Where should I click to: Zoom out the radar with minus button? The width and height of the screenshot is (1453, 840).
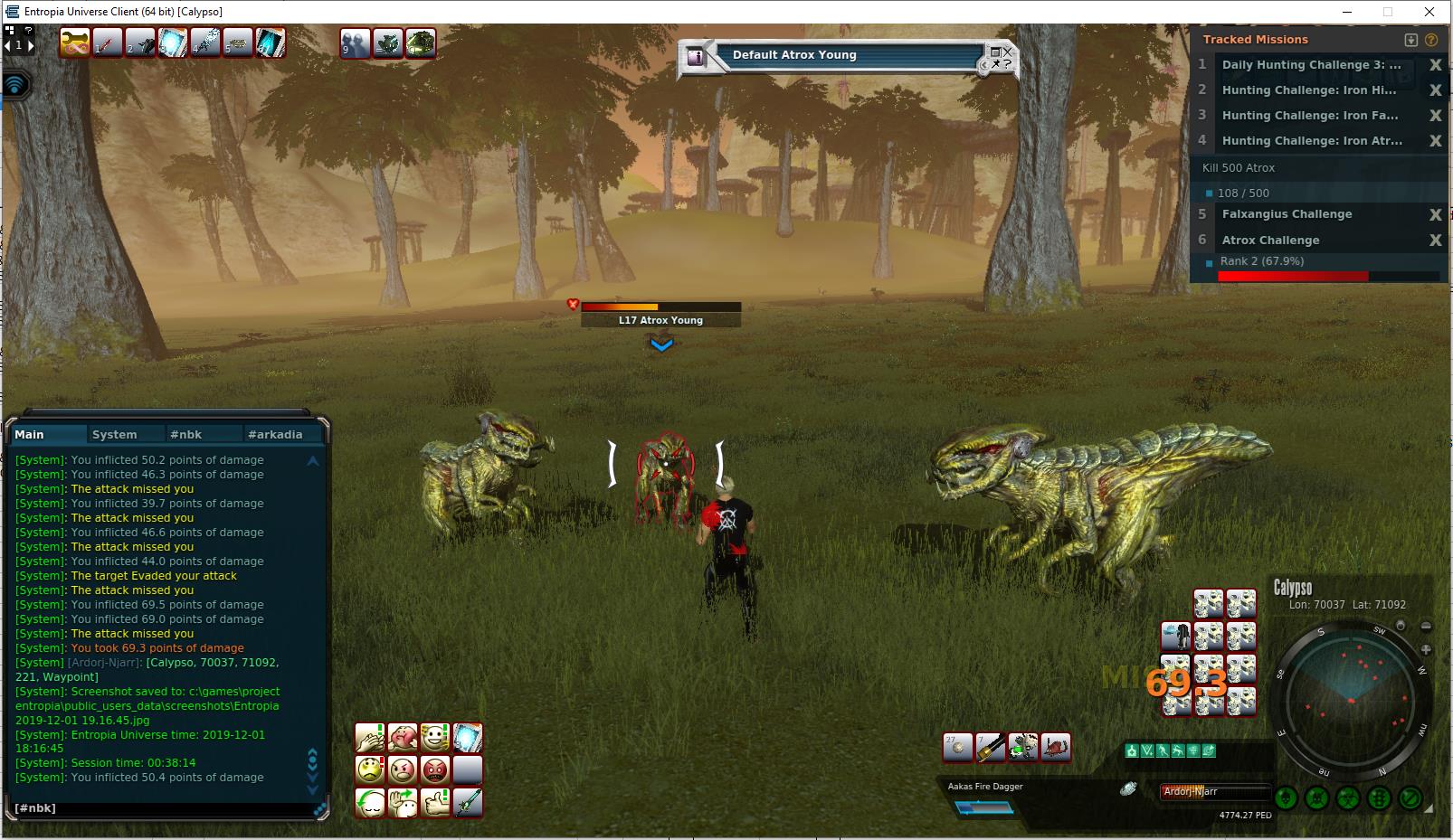point(1426,626)
